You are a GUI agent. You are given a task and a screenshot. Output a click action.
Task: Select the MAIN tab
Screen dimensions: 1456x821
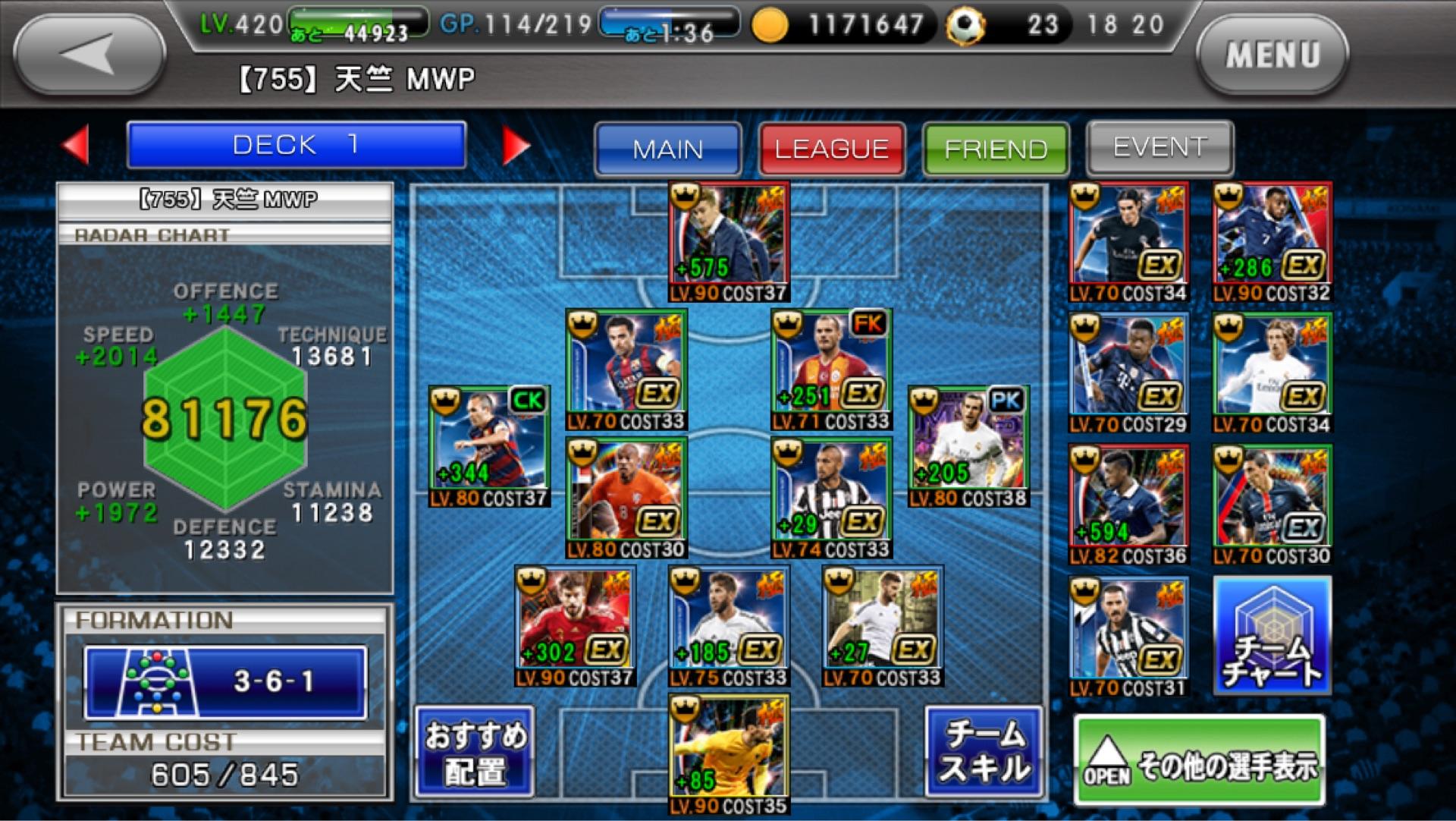[667, 149]
